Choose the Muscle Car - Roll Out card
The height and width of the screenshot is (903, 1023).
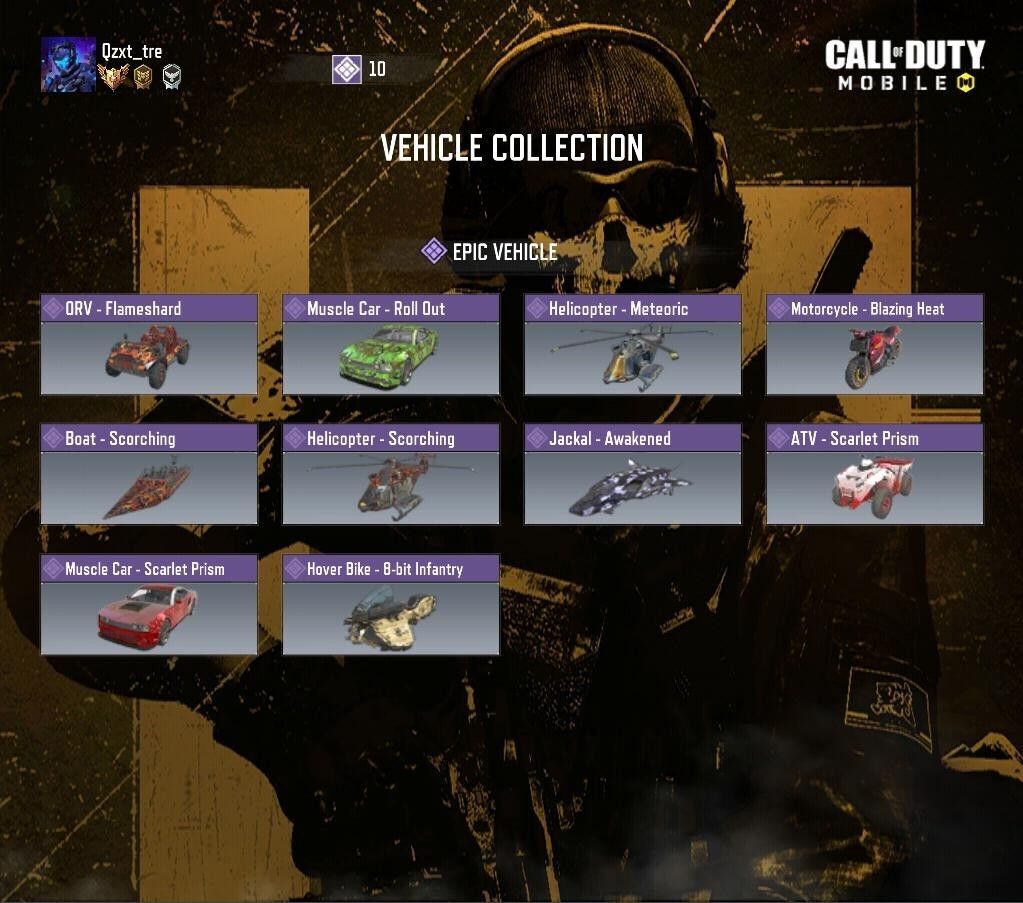391,344
